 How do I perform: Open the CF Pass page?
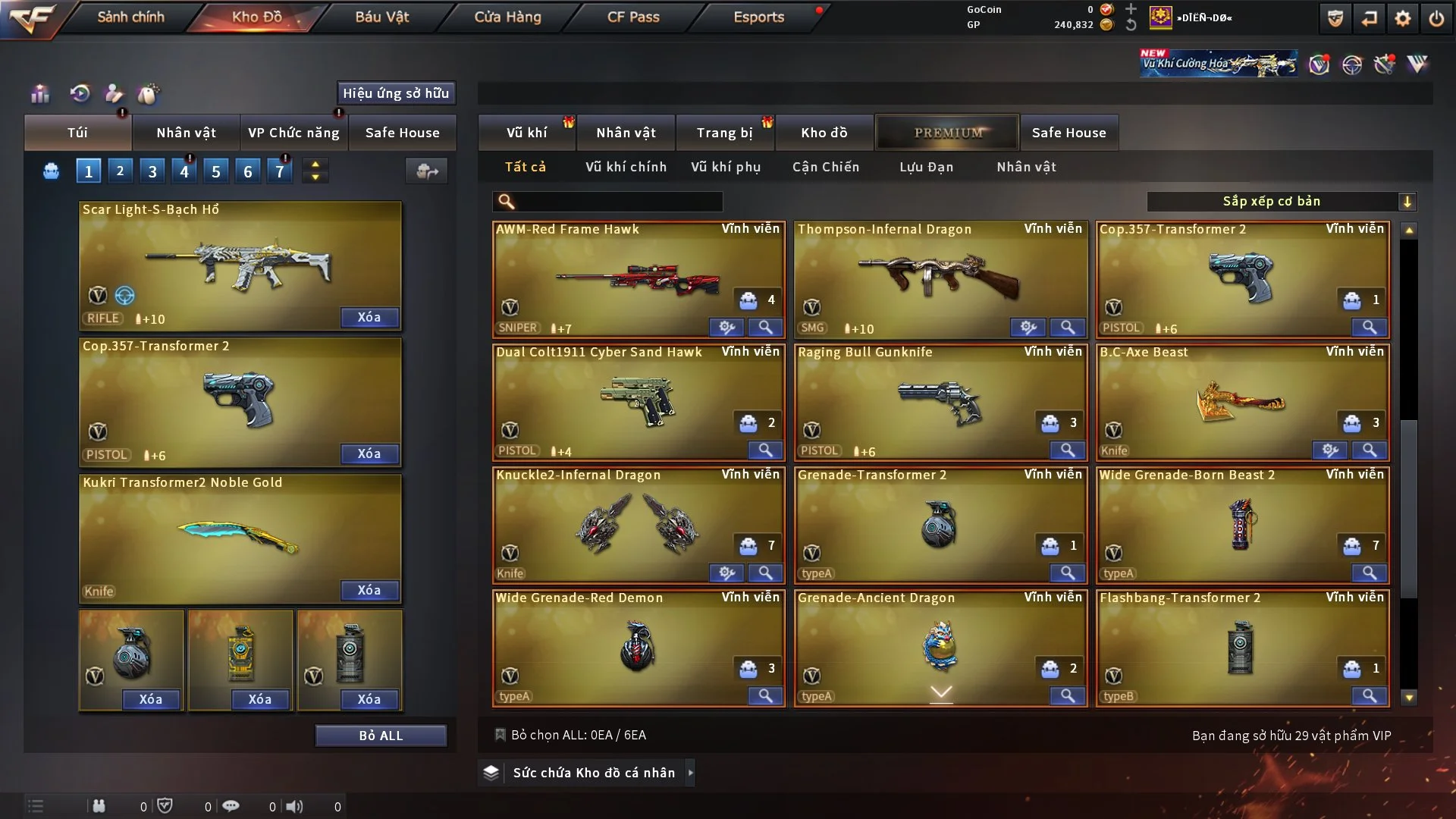(x=633, y=17)
